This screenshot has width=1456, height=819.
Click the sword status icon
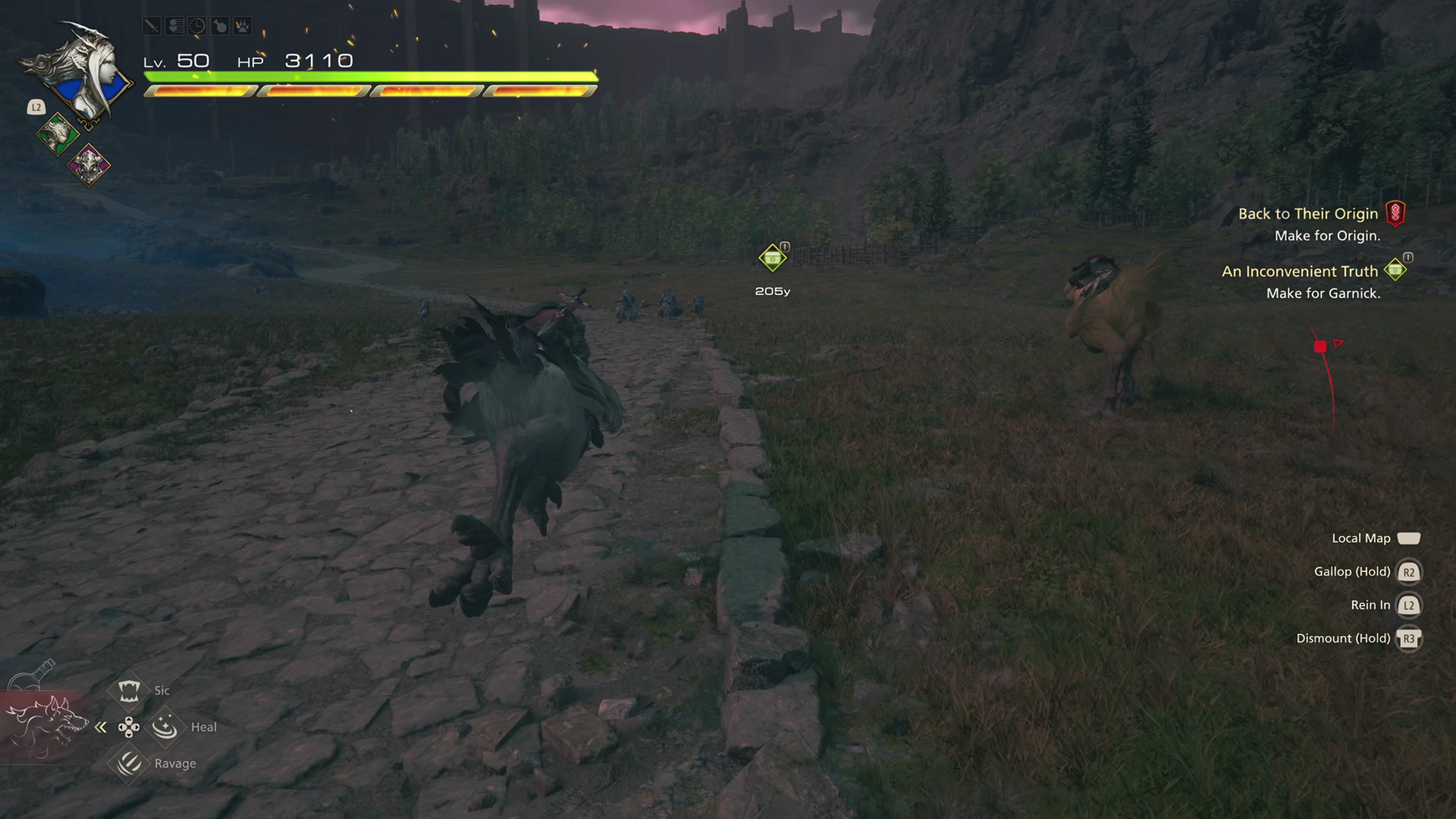(x=152, y=26)
